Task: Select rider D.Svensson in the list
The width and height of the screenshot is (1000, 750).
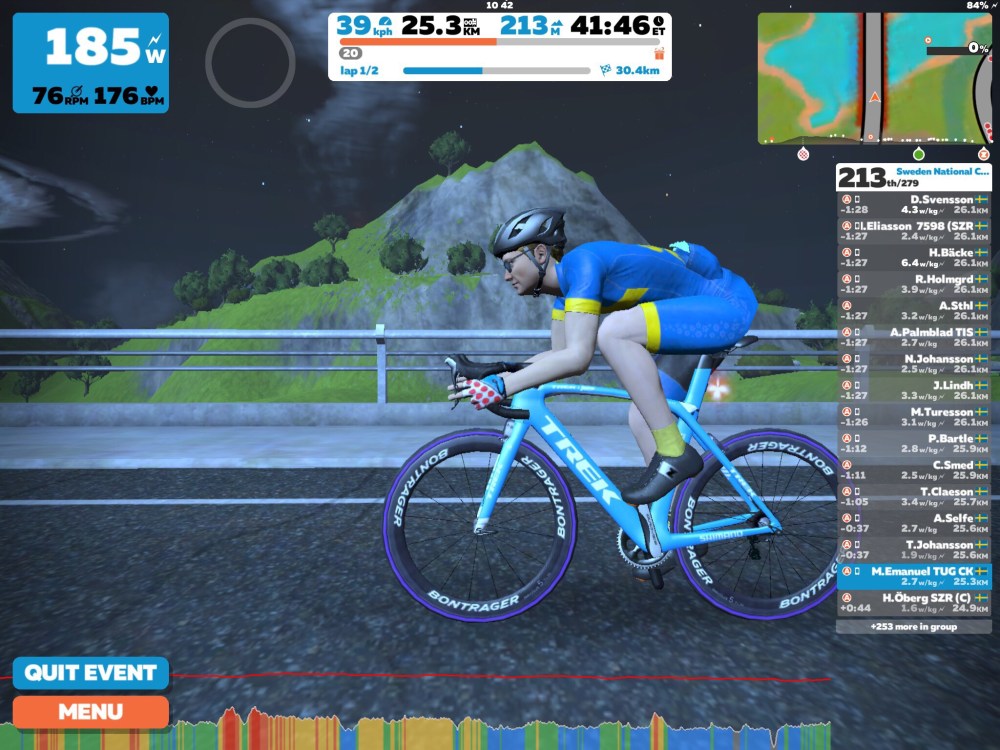Action: coord(913,205)
